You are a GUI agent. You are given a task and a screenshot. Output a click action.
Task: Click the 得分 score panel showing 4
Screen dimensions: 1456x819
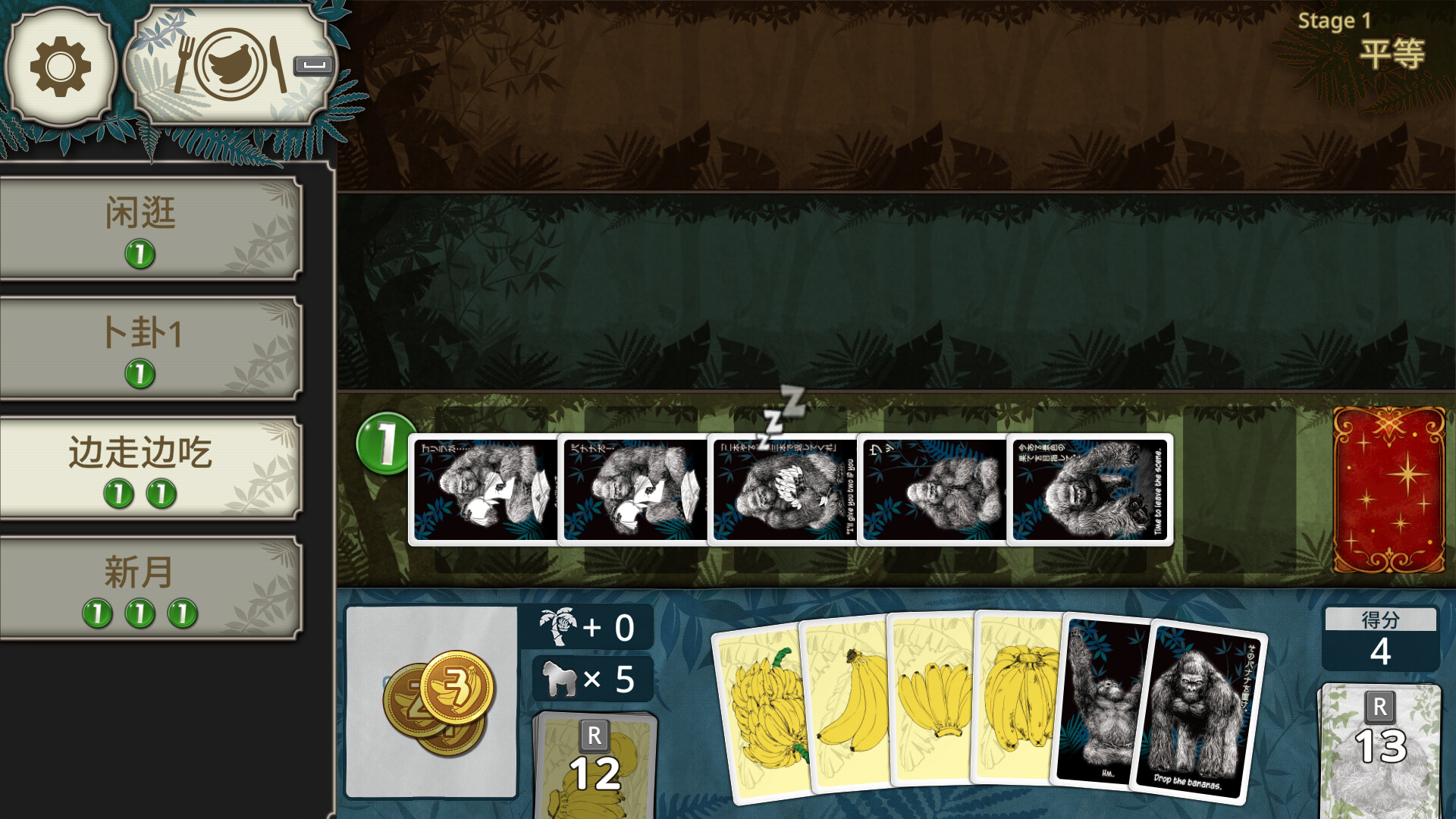[x=1382, y=639]
